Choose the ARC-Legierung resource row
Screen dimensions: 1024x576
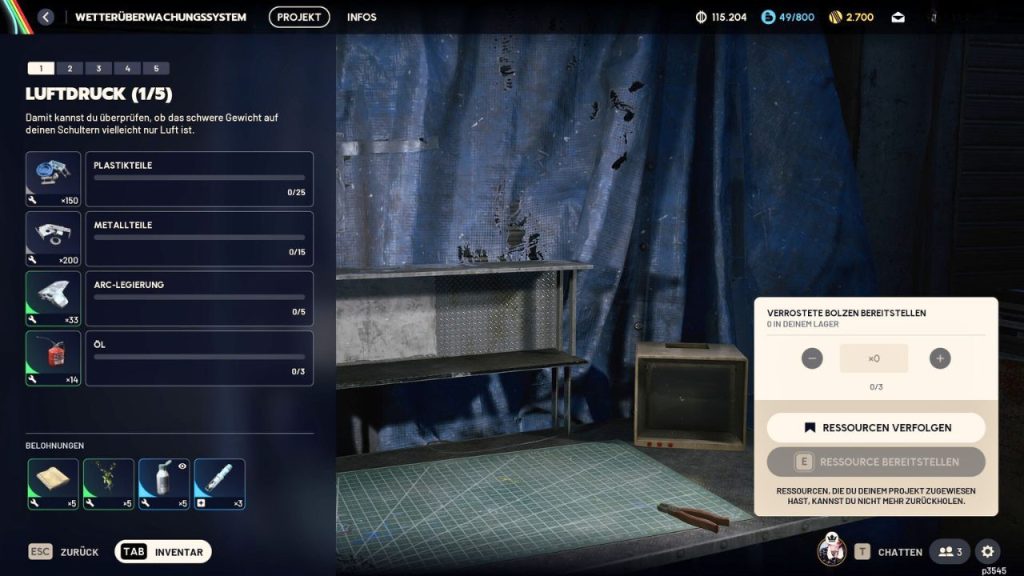point(199,298)
